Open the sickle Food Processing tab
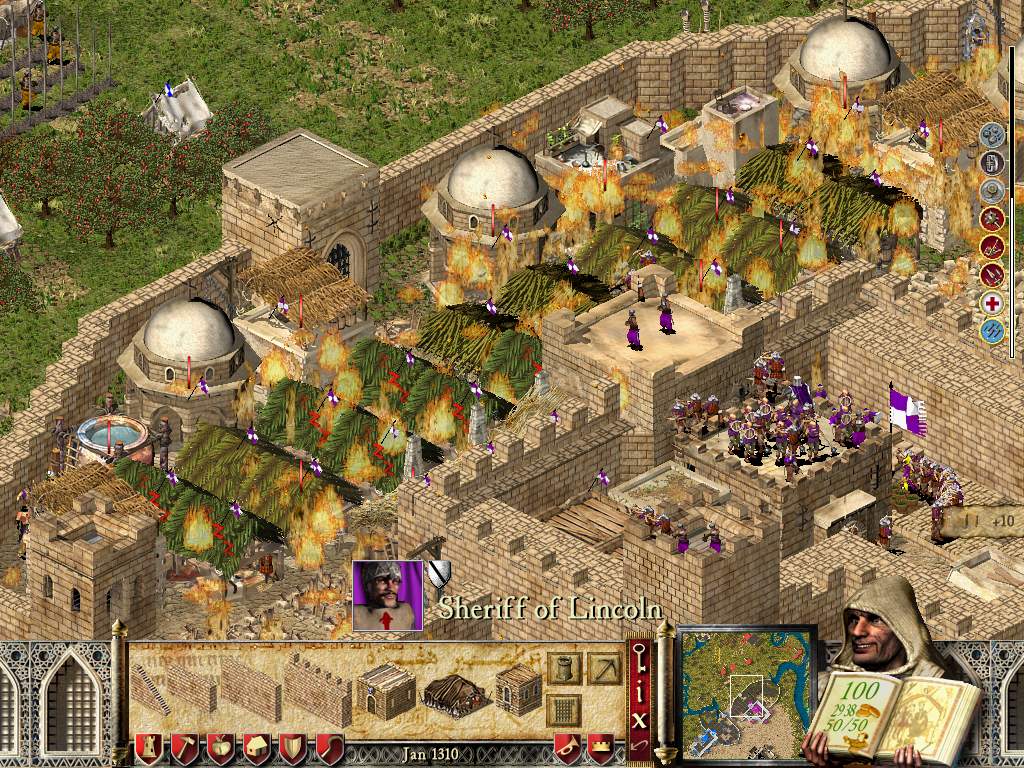 (329, 747)
